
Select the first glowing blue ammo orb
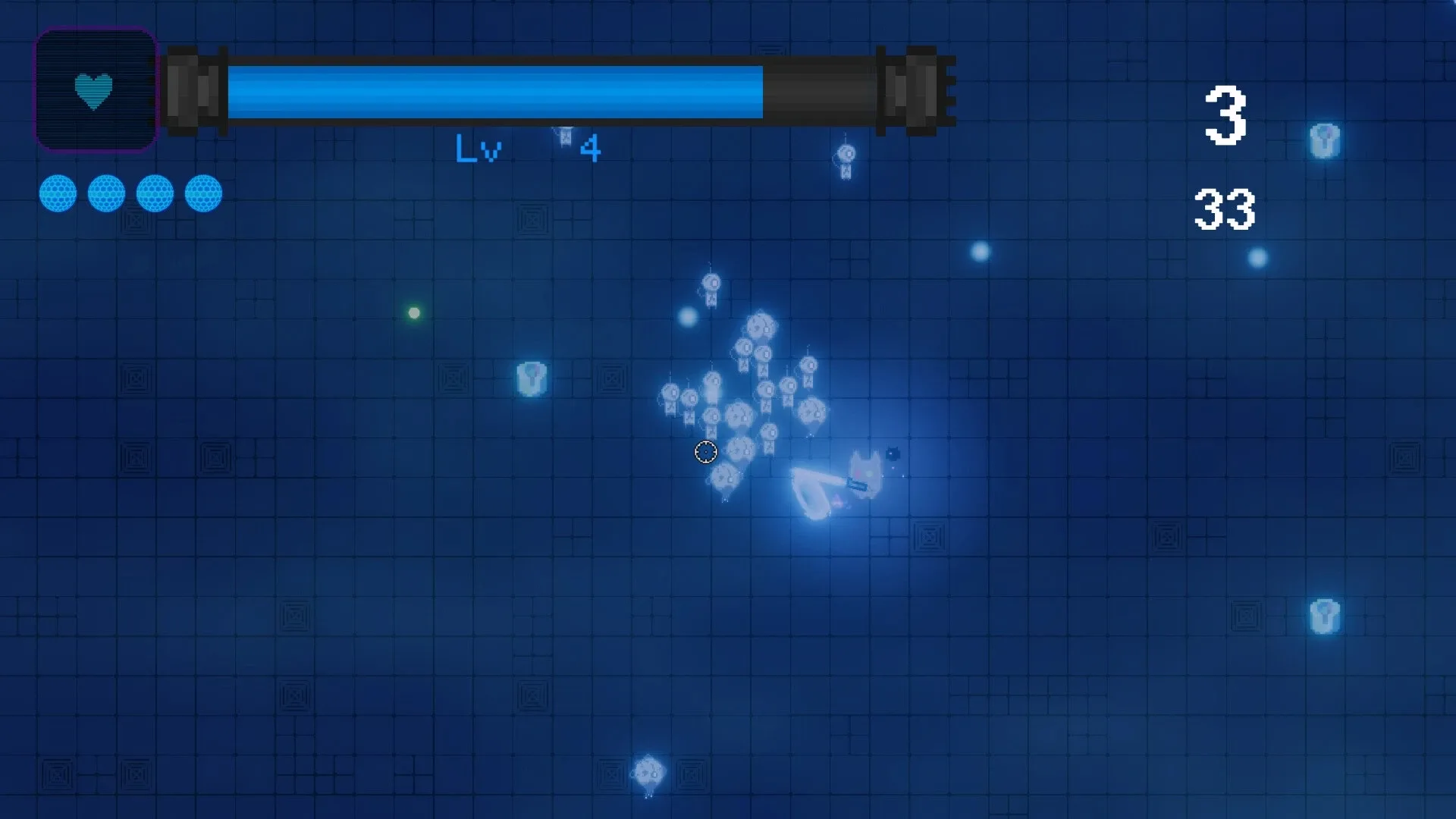point(58,194)
